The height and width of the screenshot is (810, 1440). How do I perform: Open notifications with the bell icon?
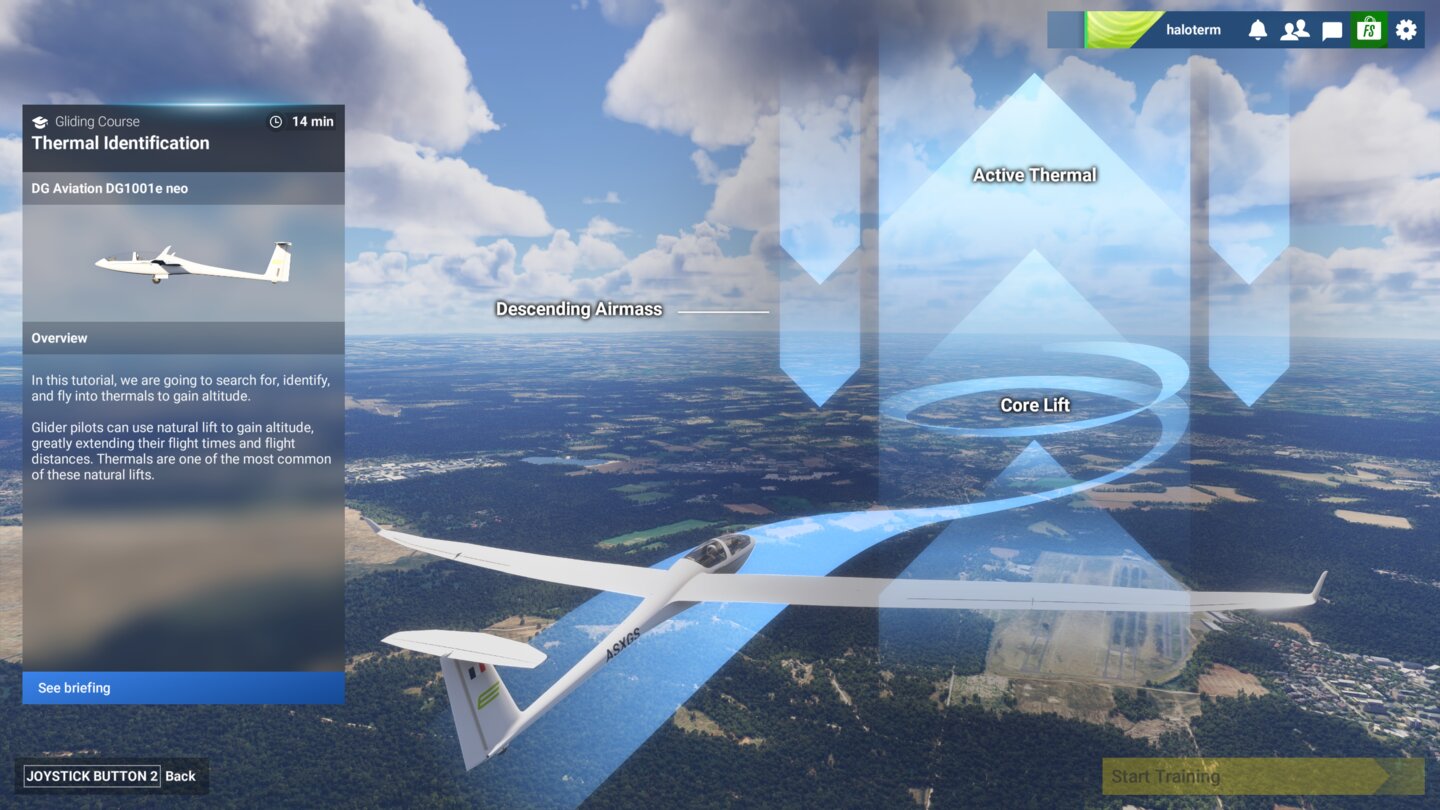tap(1258, 29)
